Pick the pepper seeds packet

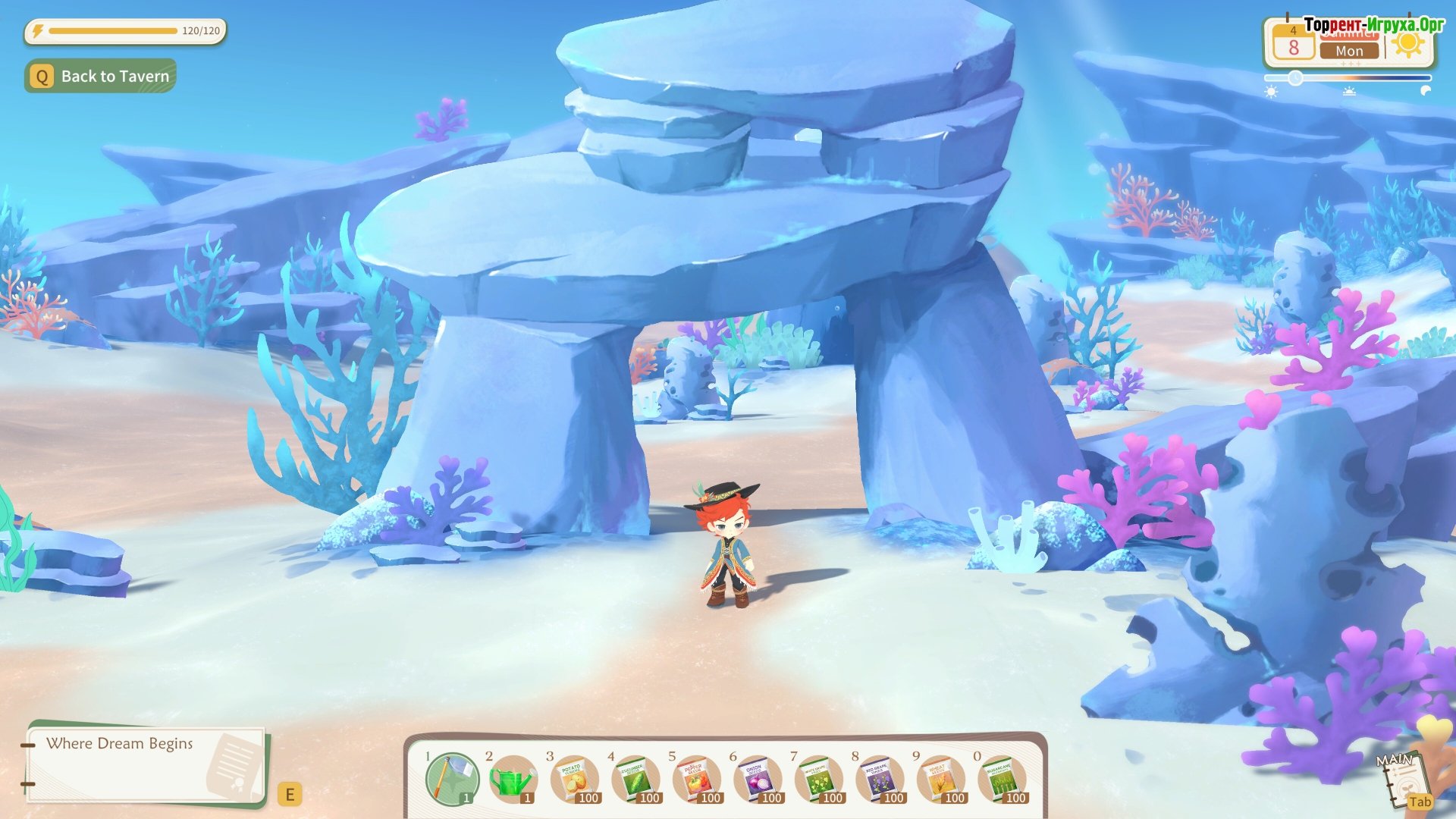pyautogui.click(x=695, y=779)
